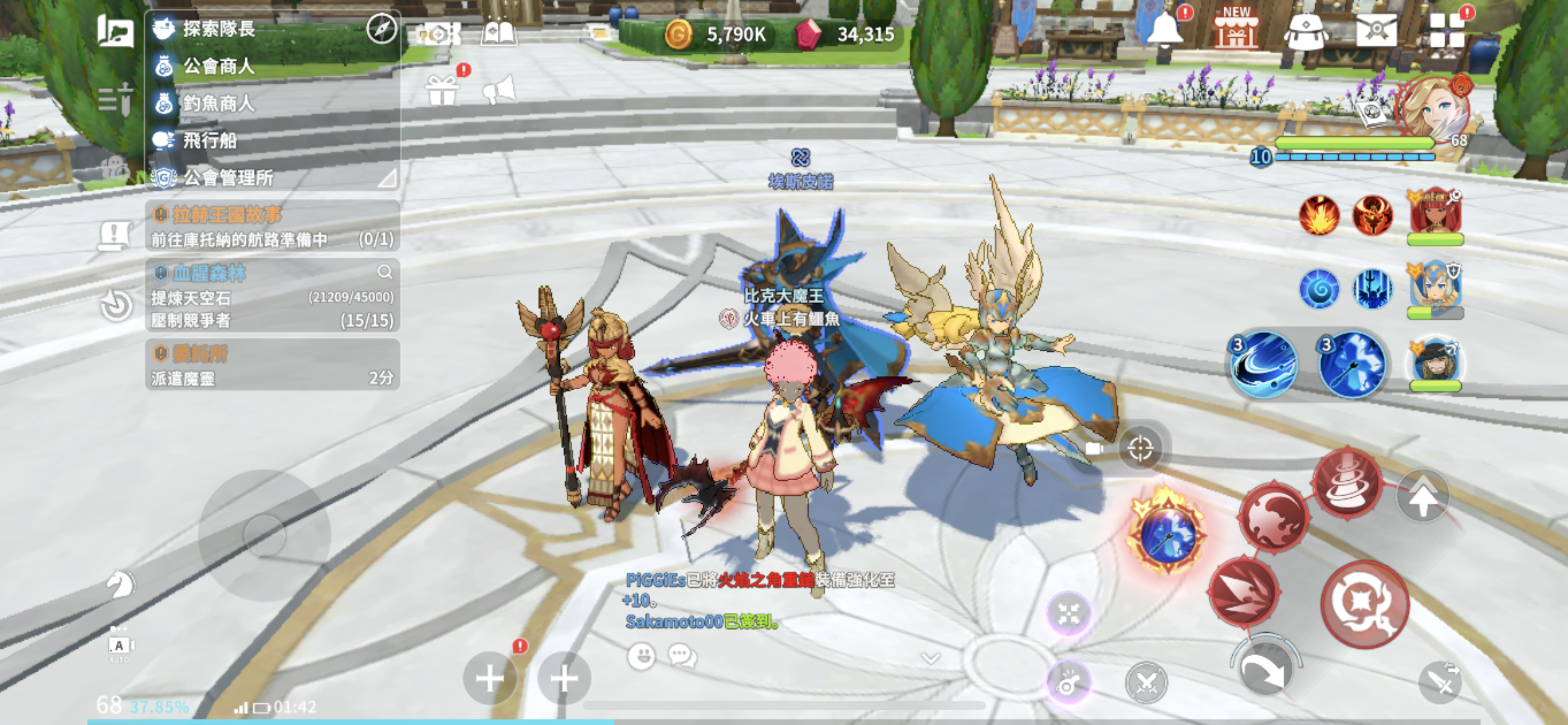Open the 拉赫王國故事 quest tracker

(272, 226)
